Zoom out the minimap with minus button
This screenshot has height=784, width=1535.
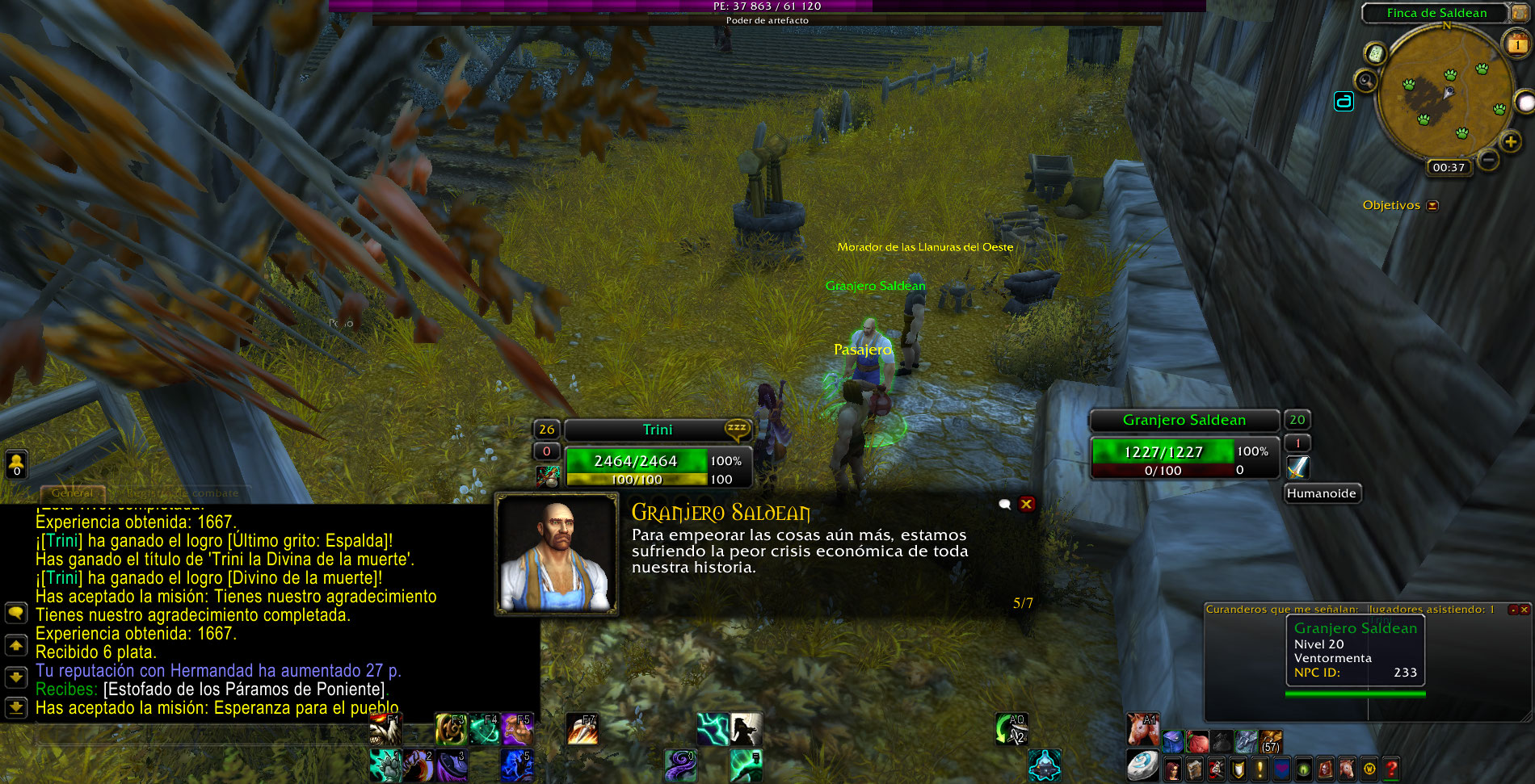point(1488,159)
